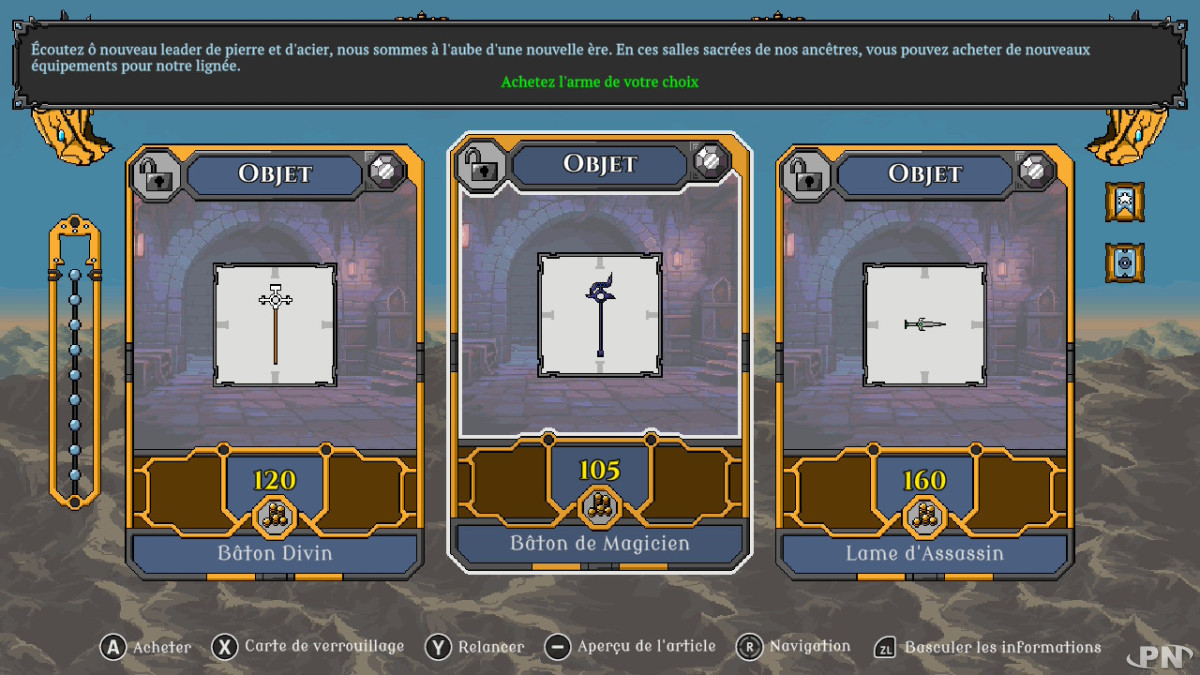The width and height of the screenshot is (1200, 675).
Task: Open the banner icon on the right edge
Action: pyautogui.click(x=1124, y=201)
